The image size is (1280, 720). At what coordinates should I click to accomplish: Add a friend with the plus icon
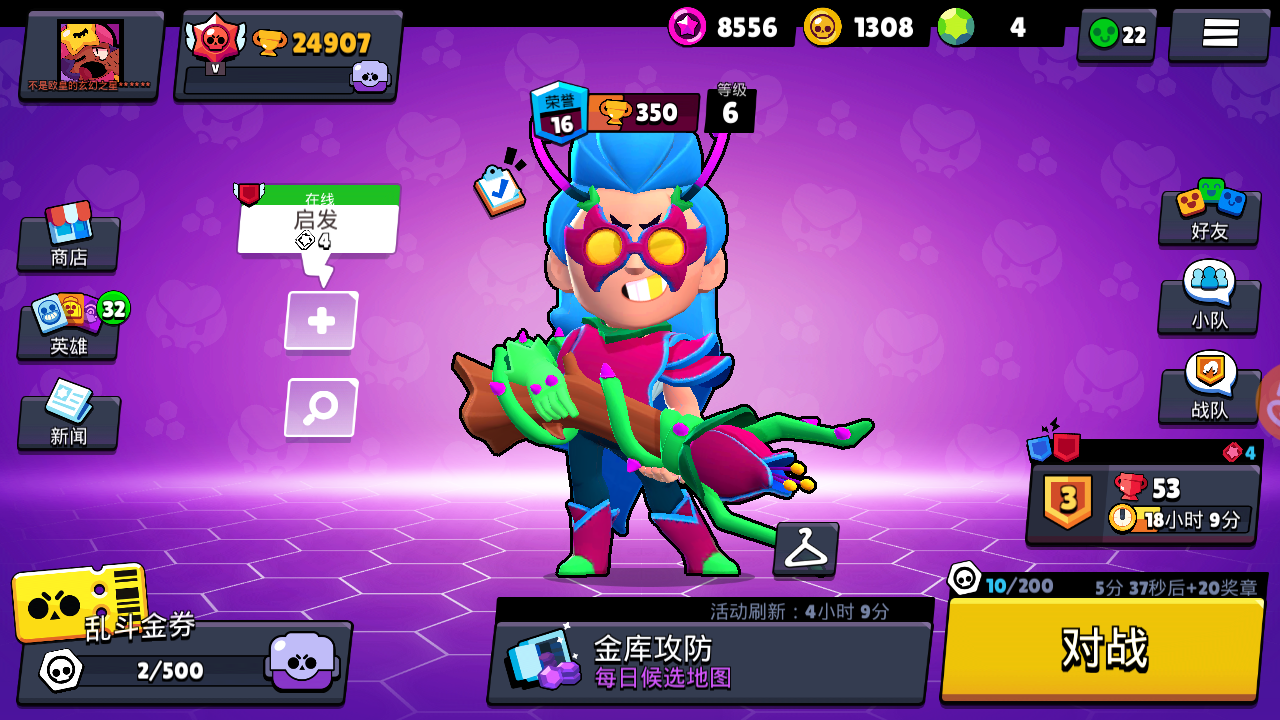(x=320, y=320)
